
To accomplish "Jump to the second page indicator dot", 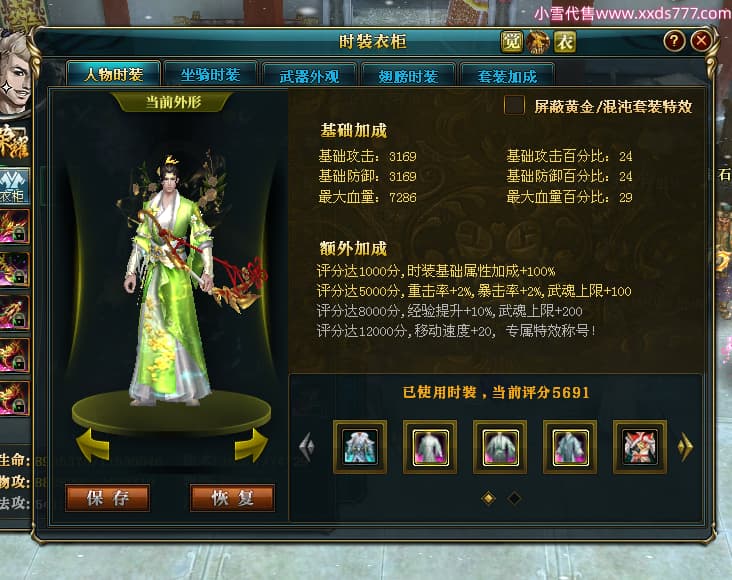I will coord(514,498).
